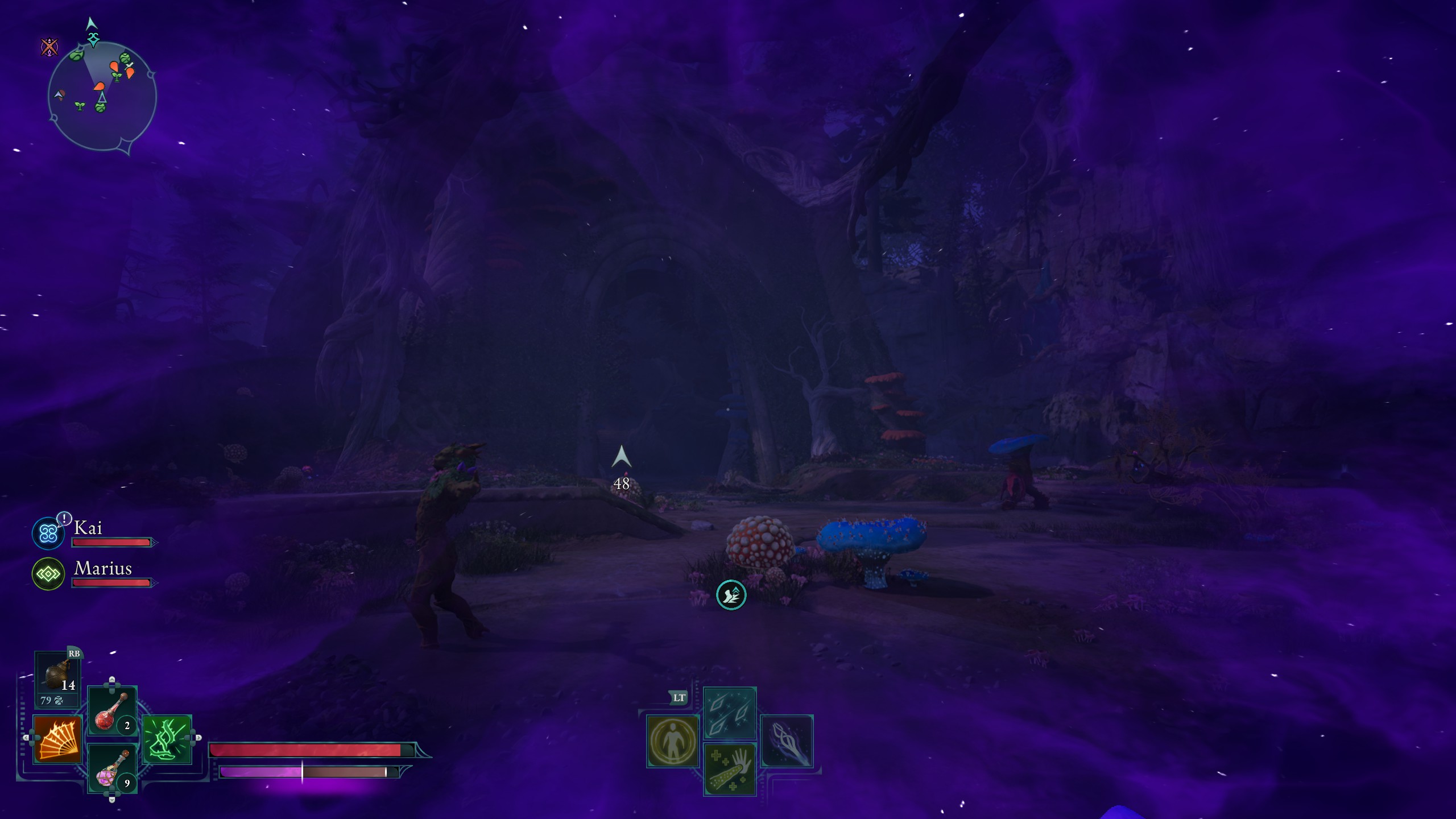
Task: Cast the ice shards spell
Action: click(x=730, y=713)
